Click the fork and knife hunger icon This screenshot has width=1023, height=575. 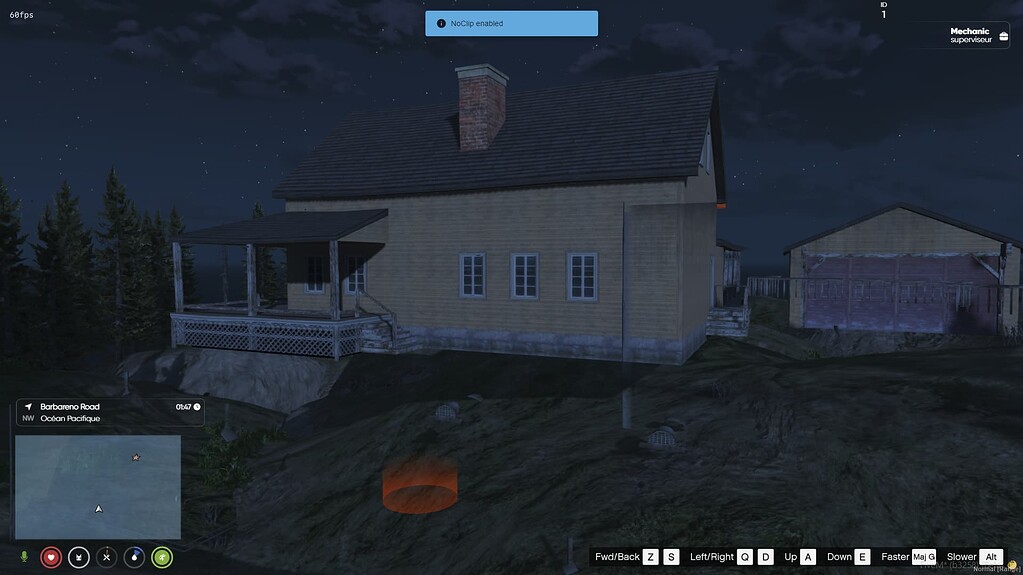tap(107, 557)
